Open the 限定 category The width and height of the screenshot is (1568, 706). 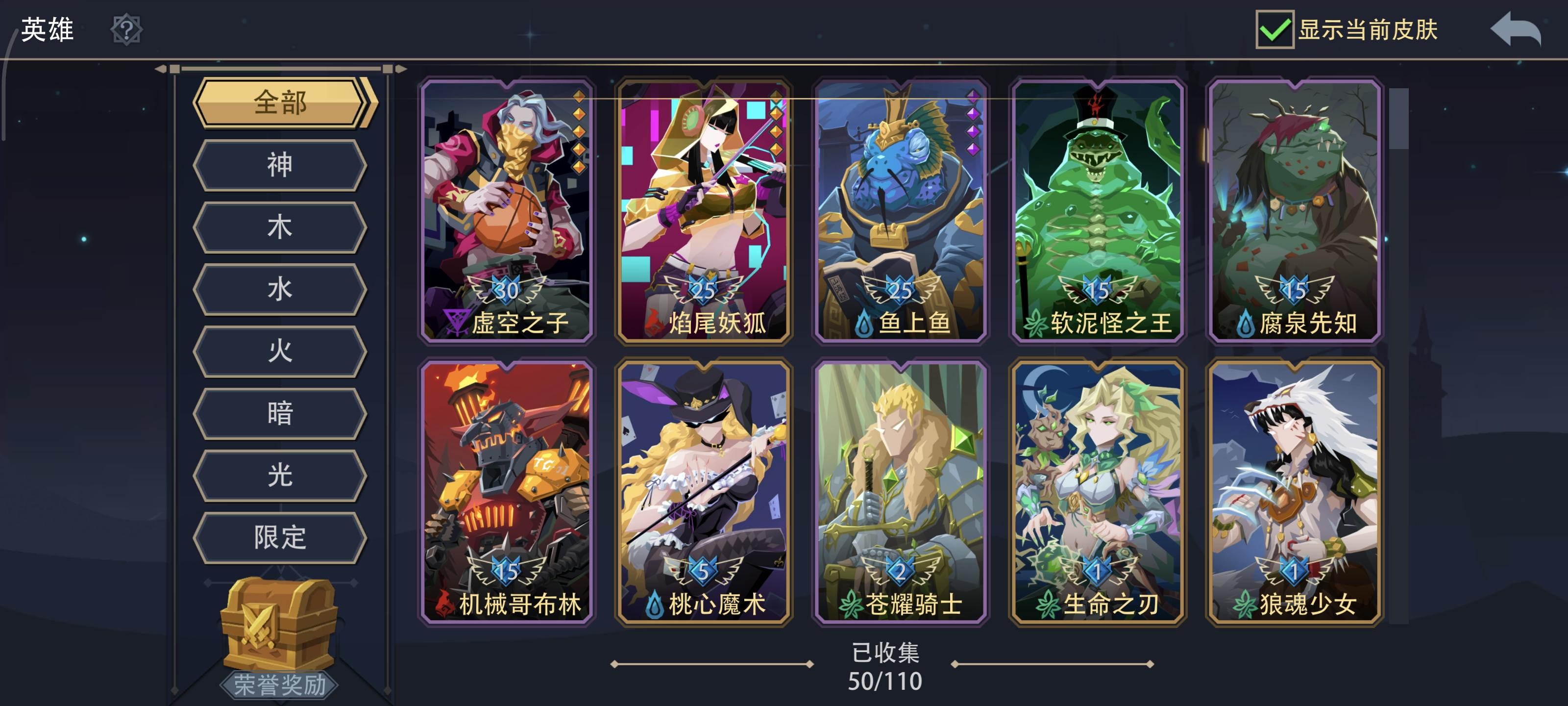pos(279,538)
